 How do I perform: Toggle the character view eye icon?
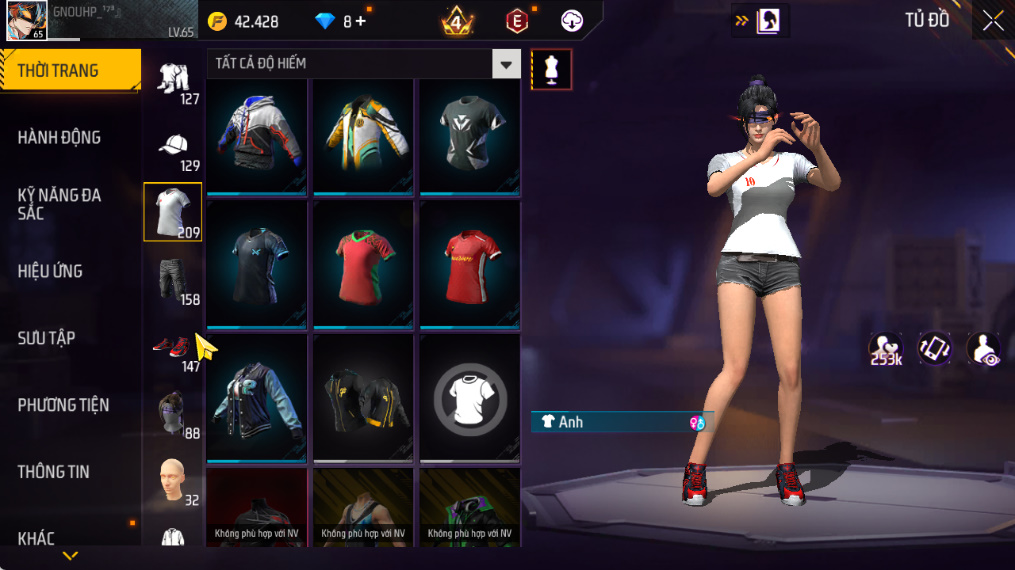pyautogui.click(x=984, y=349)
